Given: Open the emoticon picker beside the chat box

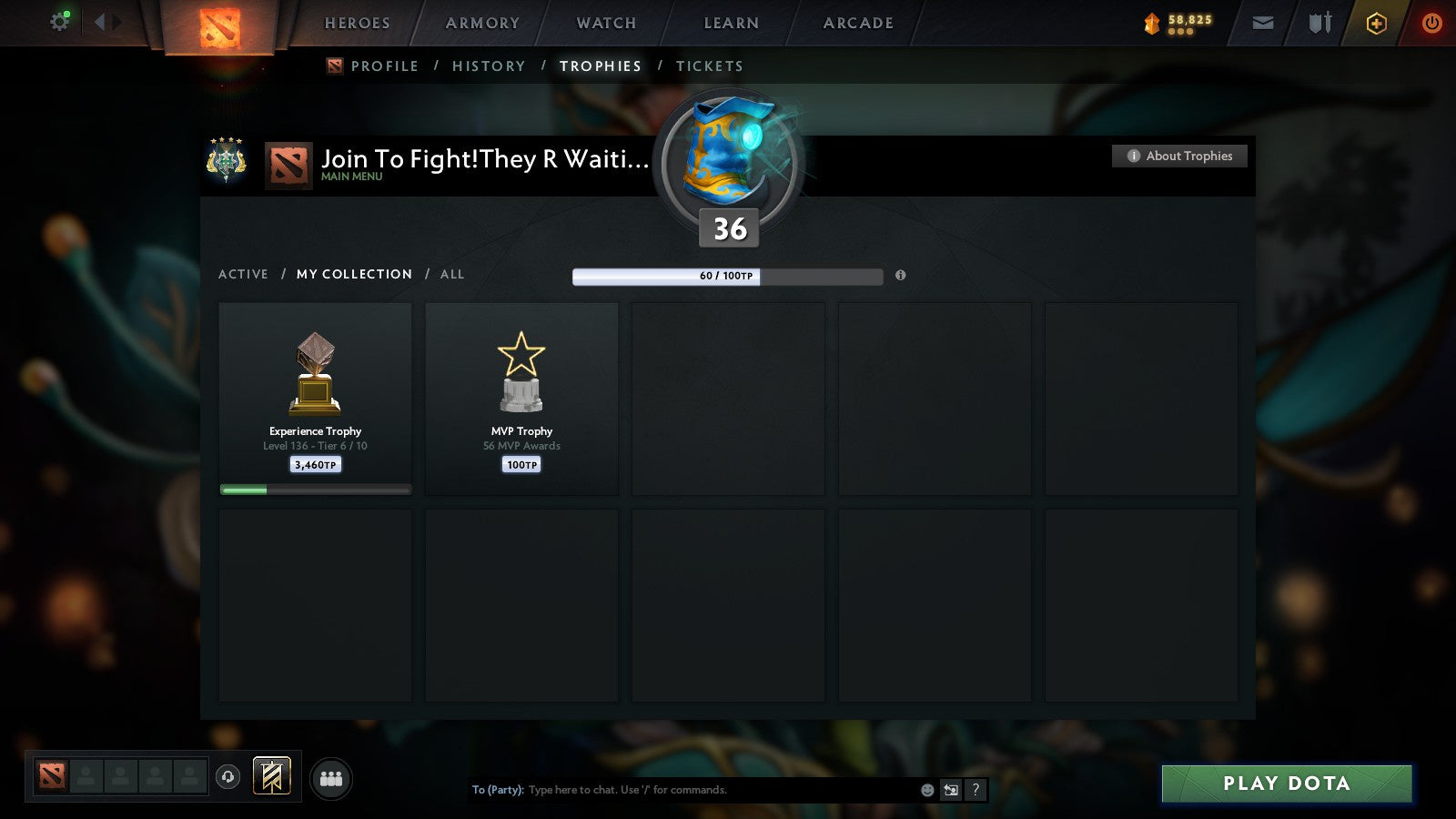Looking at the screenshot, I should [925, 790].
